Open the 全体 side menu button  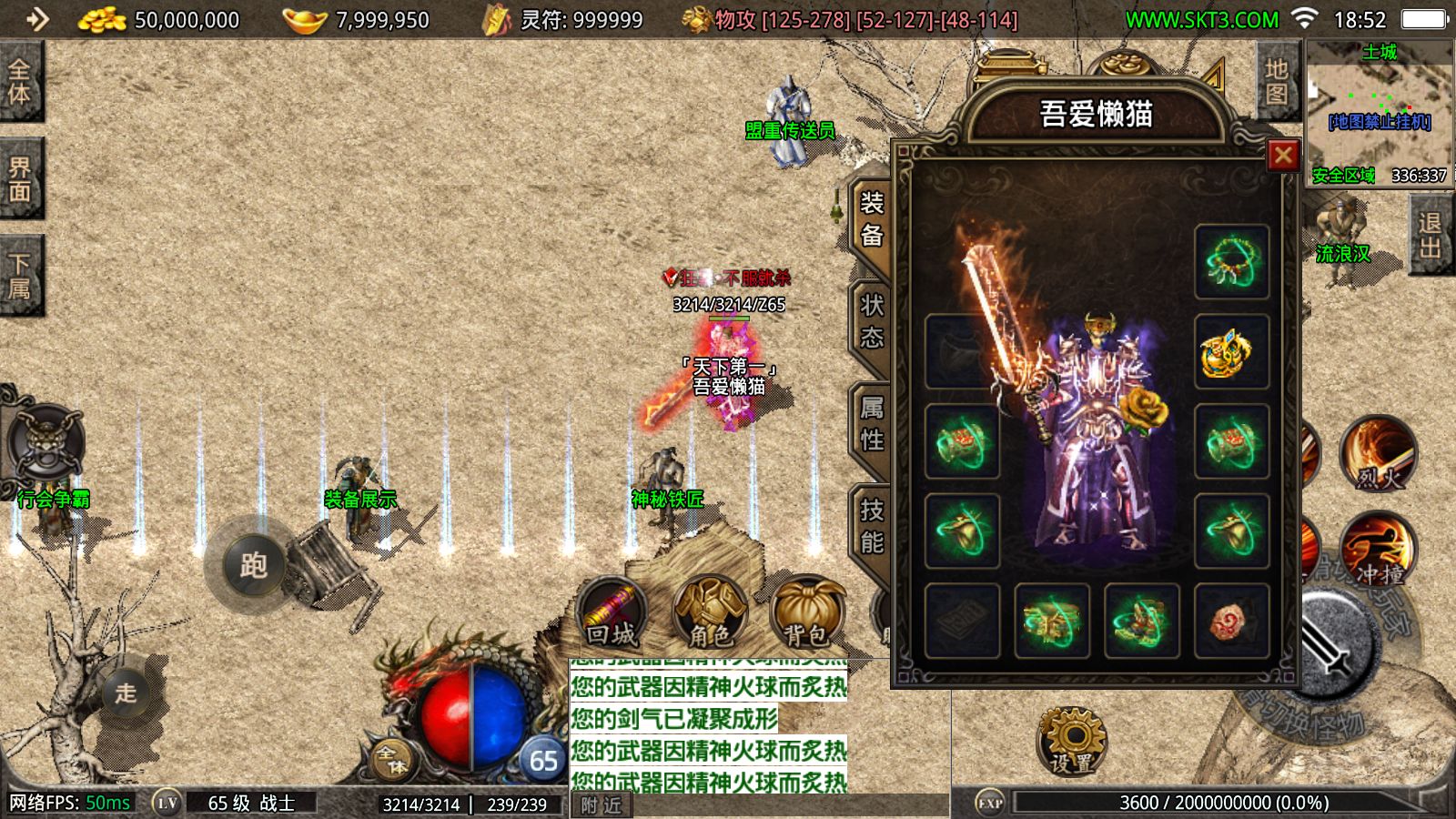click(x=20, y=82)
